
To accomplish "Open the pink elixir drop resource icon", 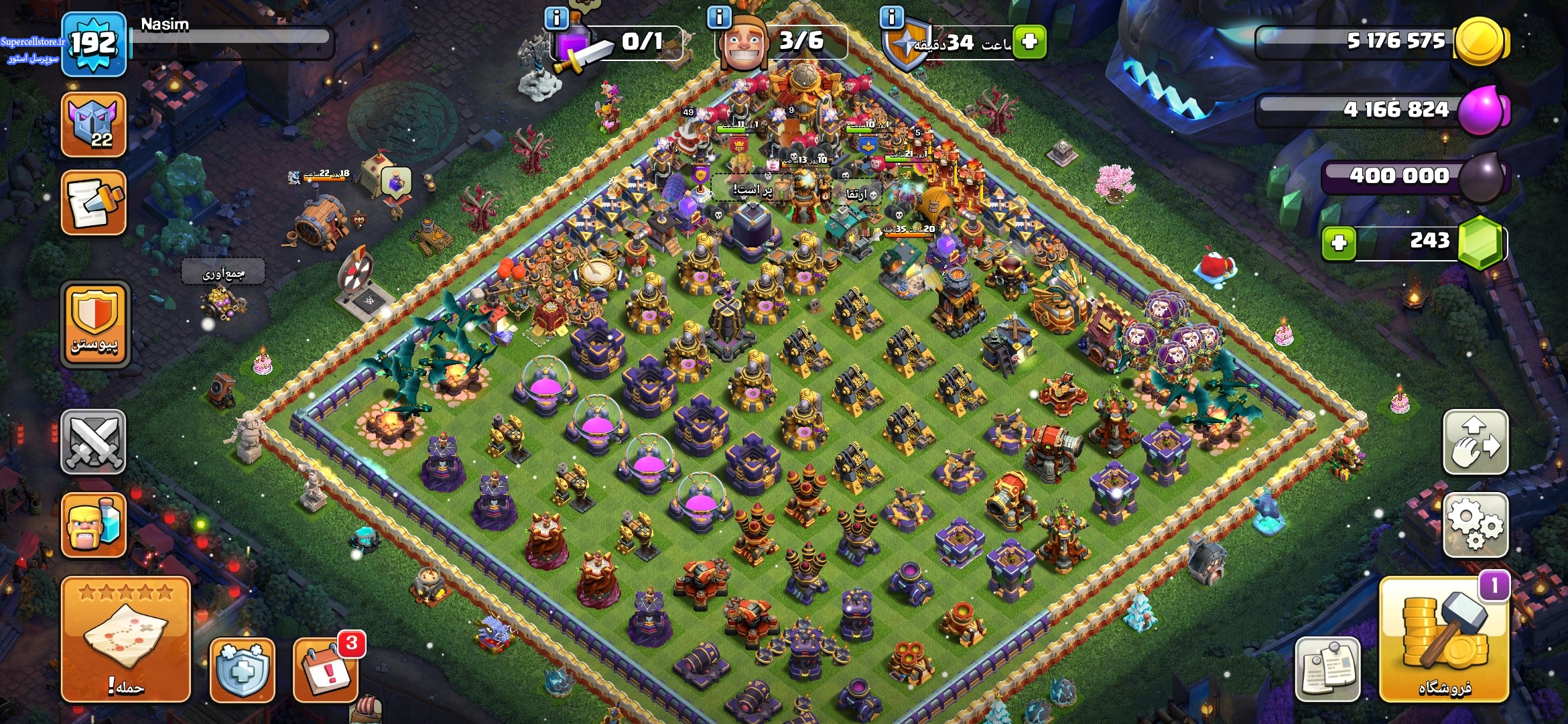I will pos(1482,110).
